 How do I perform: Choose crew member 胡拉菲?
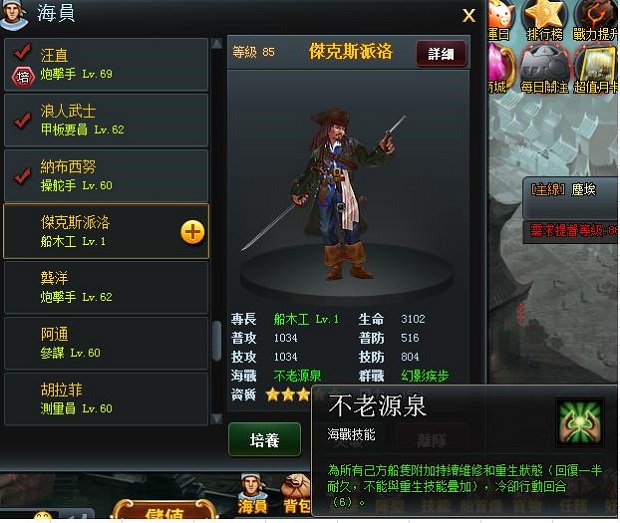[x=106, y=398]
